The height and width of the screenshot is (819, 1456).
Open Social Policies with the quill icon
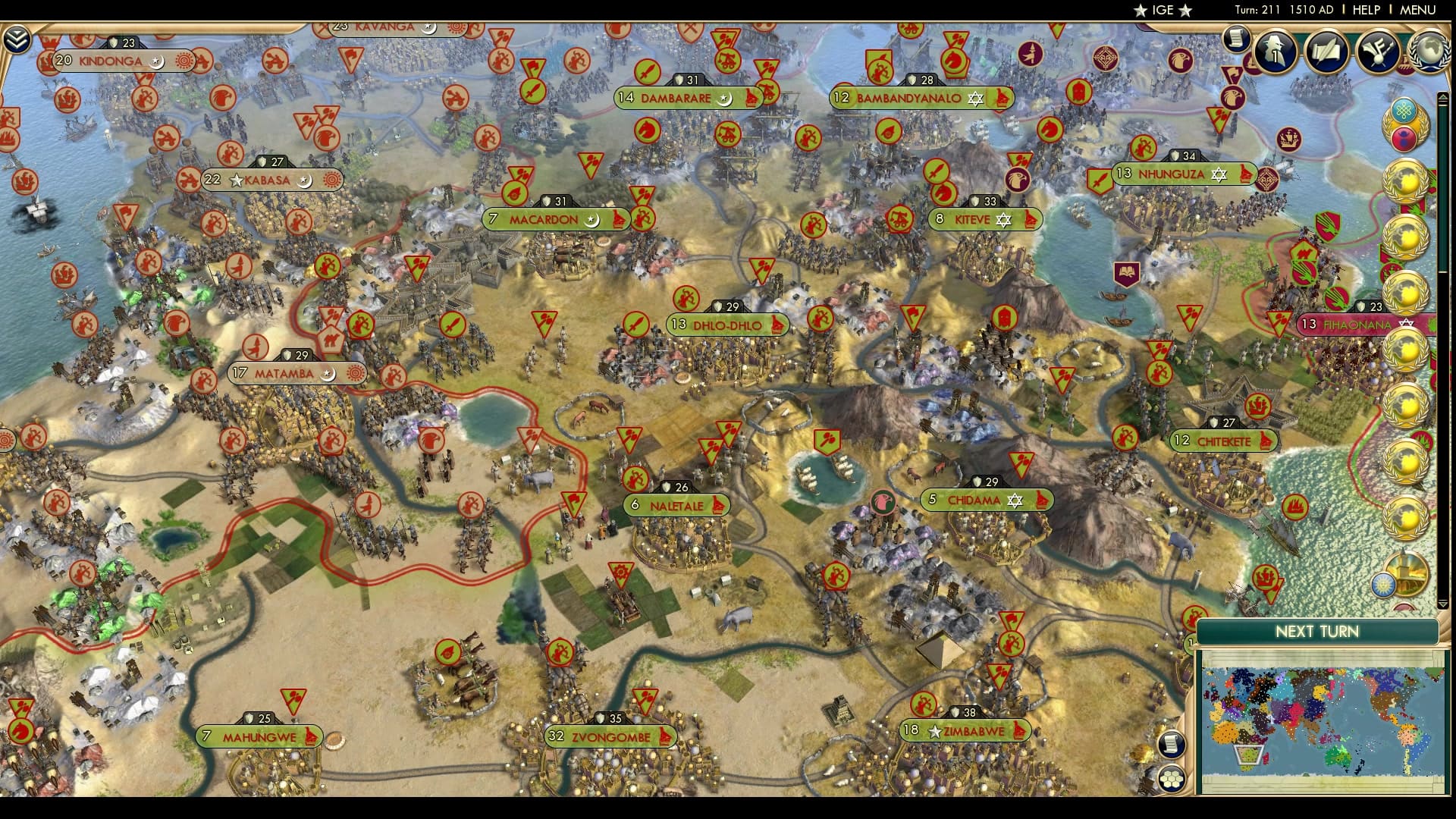[1326, 50]
